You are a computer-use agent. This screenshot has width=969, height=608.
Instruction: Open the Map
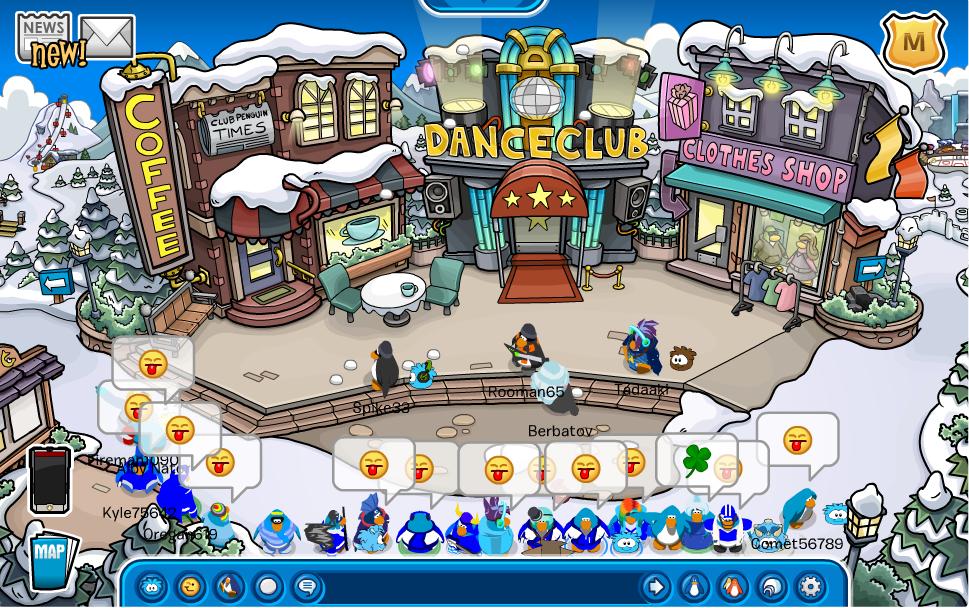tap(49, 556)
